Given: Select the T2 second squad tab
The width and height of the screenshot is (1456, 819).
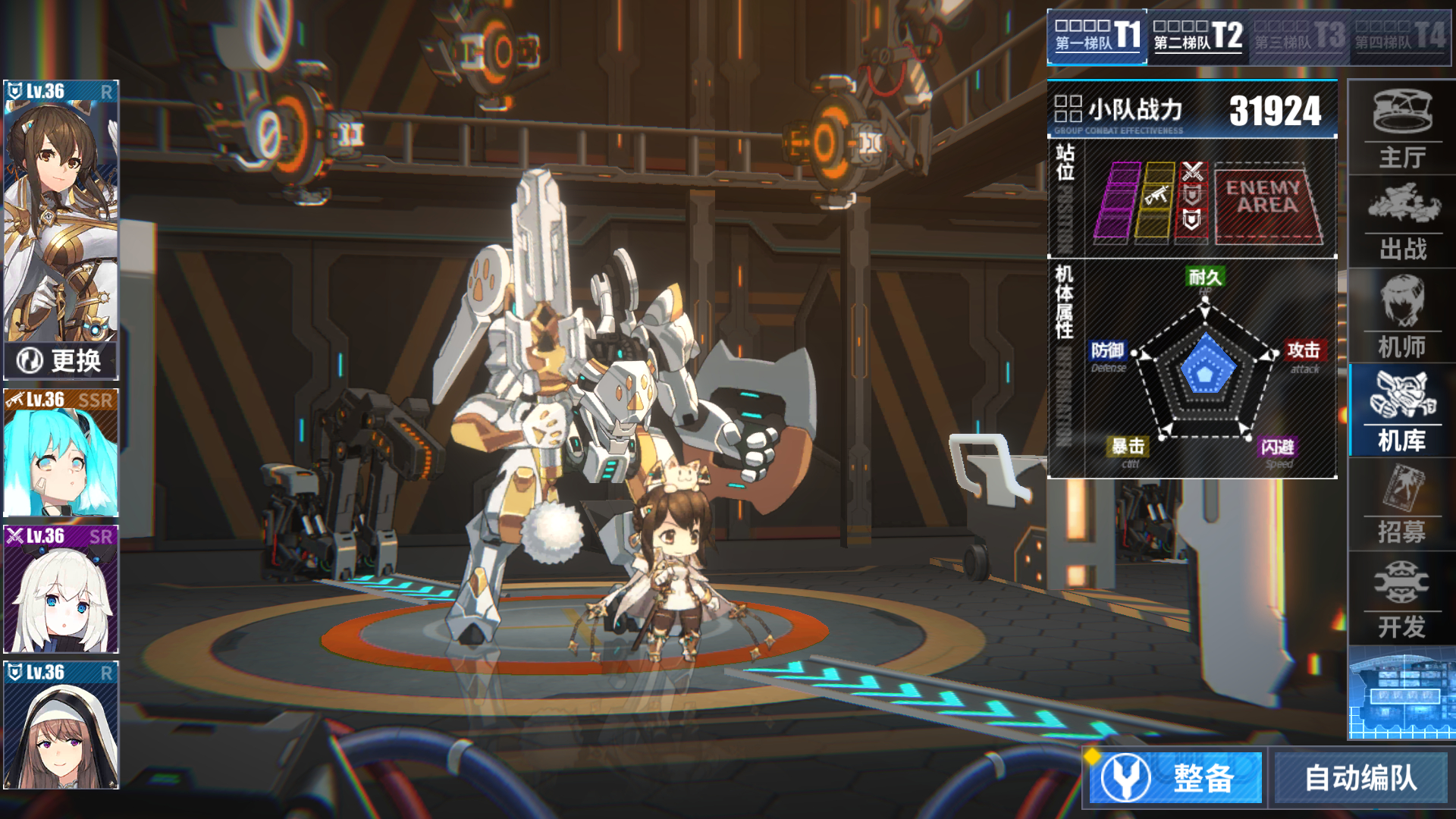Looking at the screenshot, I should [1197, 36].
